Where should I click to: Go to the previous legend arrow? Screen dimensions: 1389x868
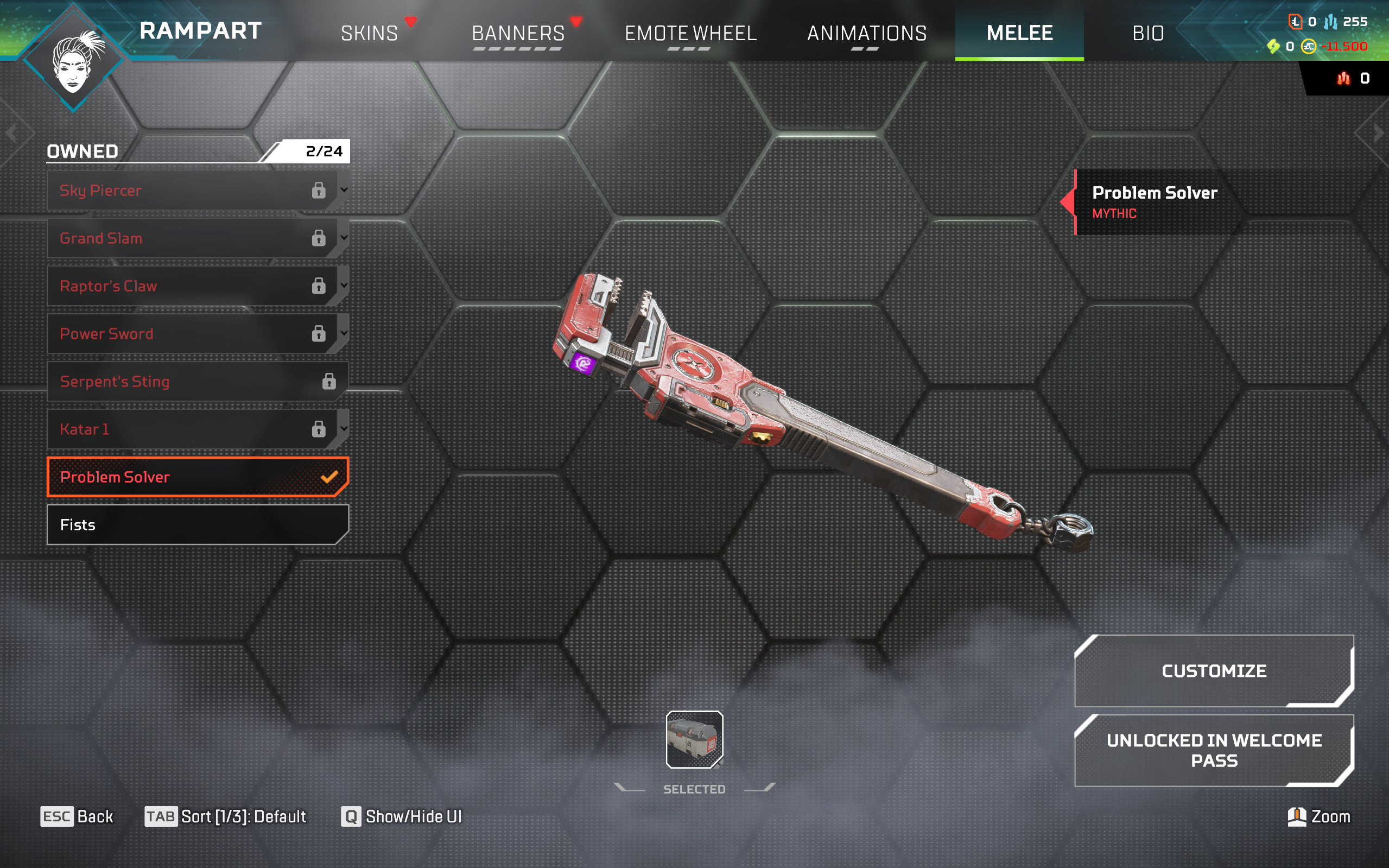tap(11, 134)
